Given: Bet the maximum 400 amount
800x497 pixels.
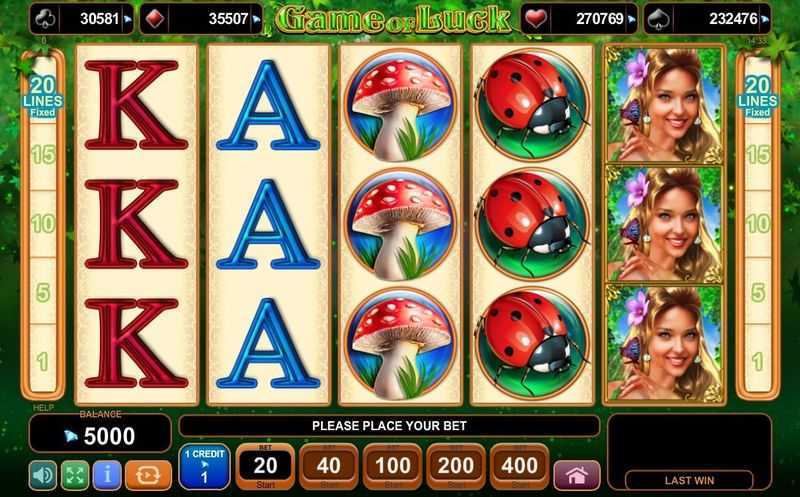Looking at the screenshot, I should coord(520,466).
